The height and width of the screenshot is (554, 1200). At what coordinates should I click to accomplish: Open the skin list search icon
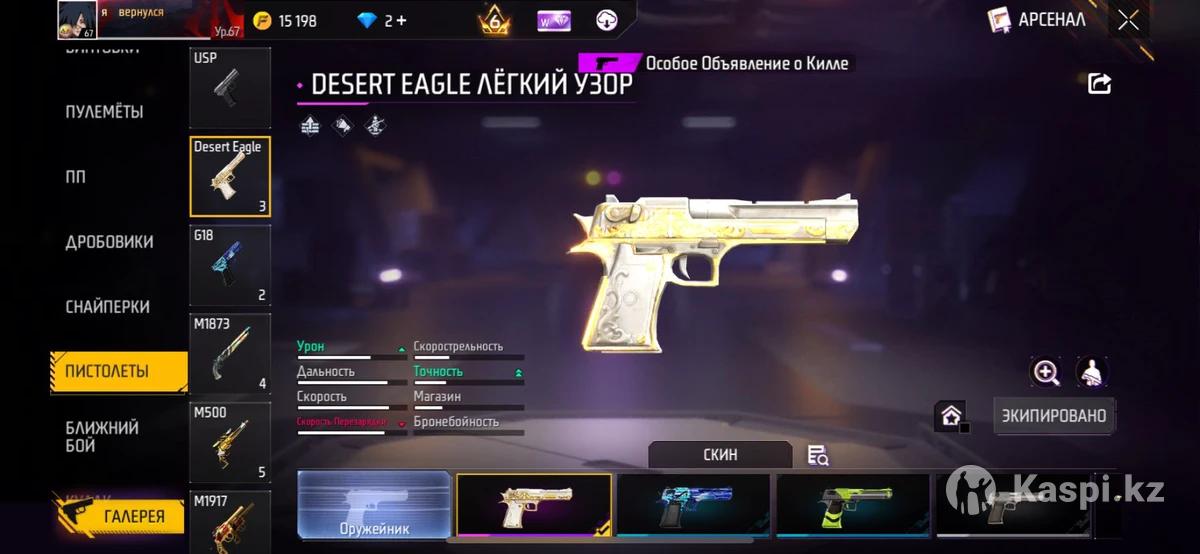click(x=818, y=455)
